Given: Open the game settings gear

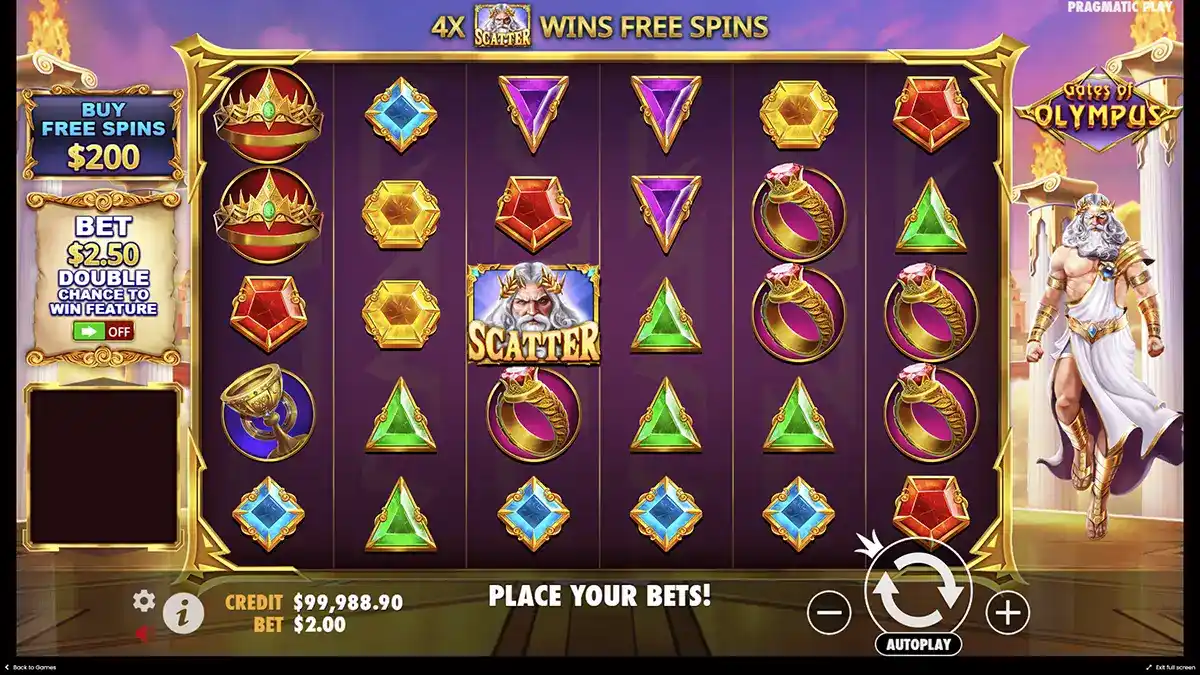Looking at the screenshot, I should pyautogui.click(x=144, y=600).
